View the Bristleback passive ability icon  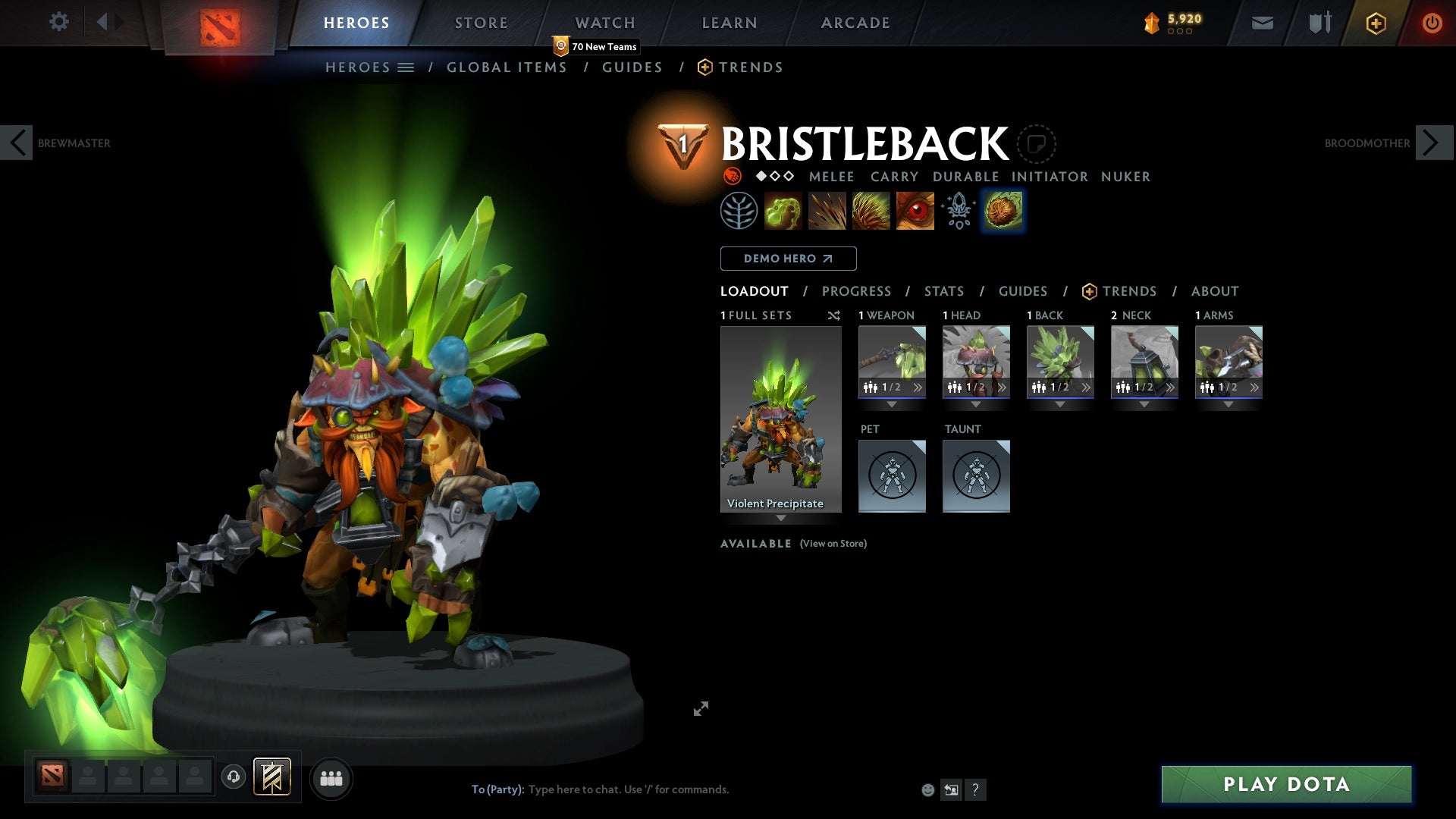pos(871,210)
